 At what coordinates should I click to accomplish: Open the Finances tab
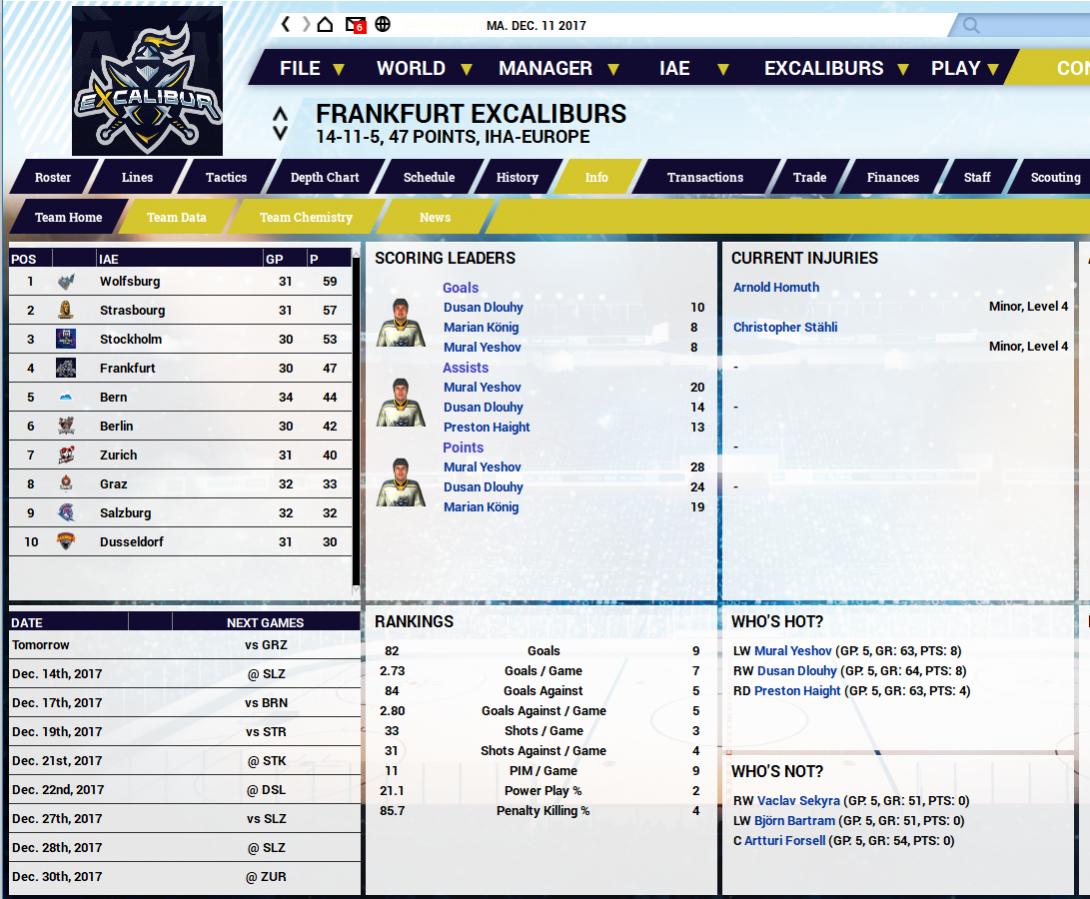(x=893, y=178)
